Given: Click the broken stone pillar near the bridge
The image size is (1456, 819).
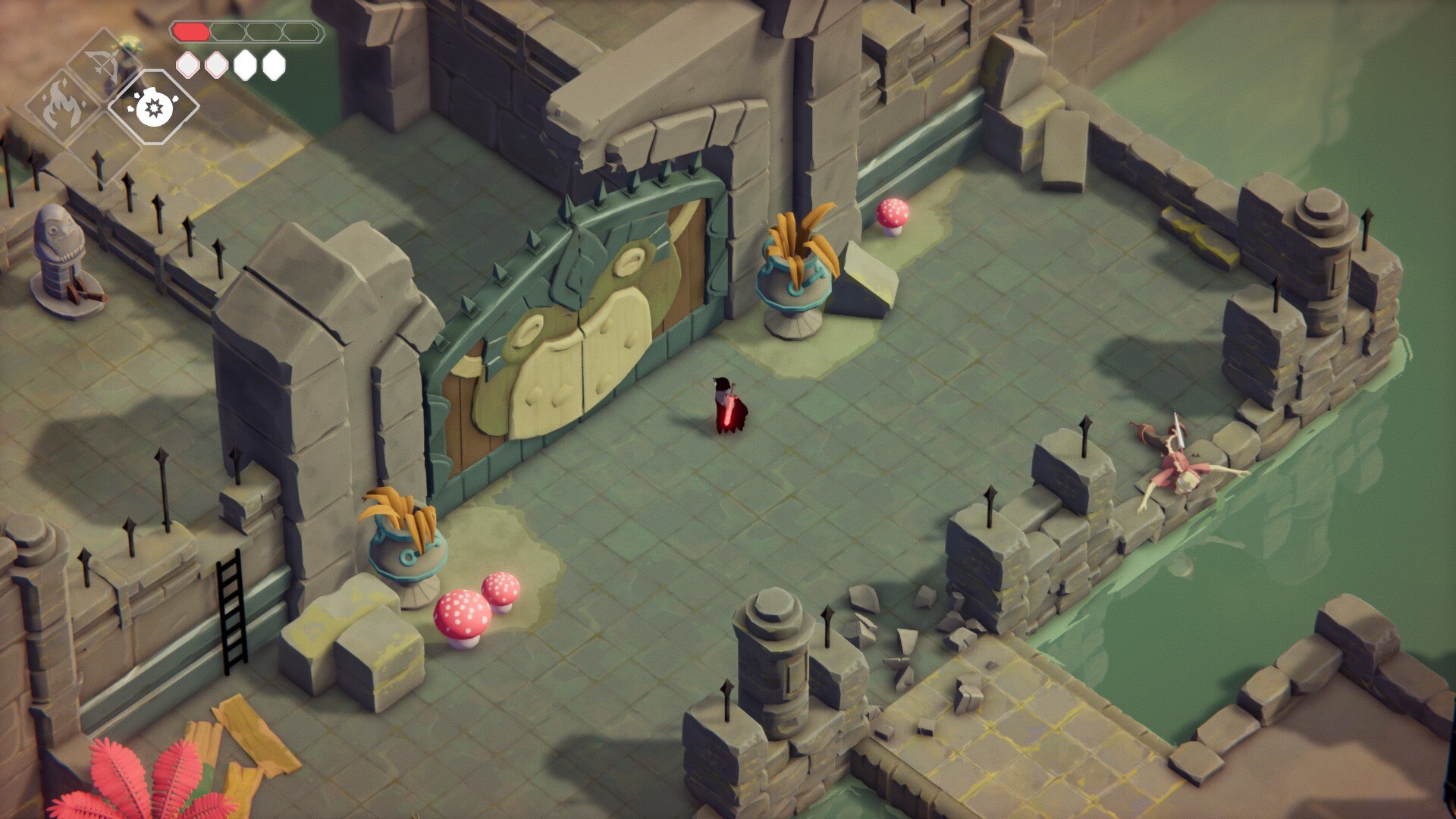Looking at the screenshot, I should pyautogui.click(x=773, y=660).
